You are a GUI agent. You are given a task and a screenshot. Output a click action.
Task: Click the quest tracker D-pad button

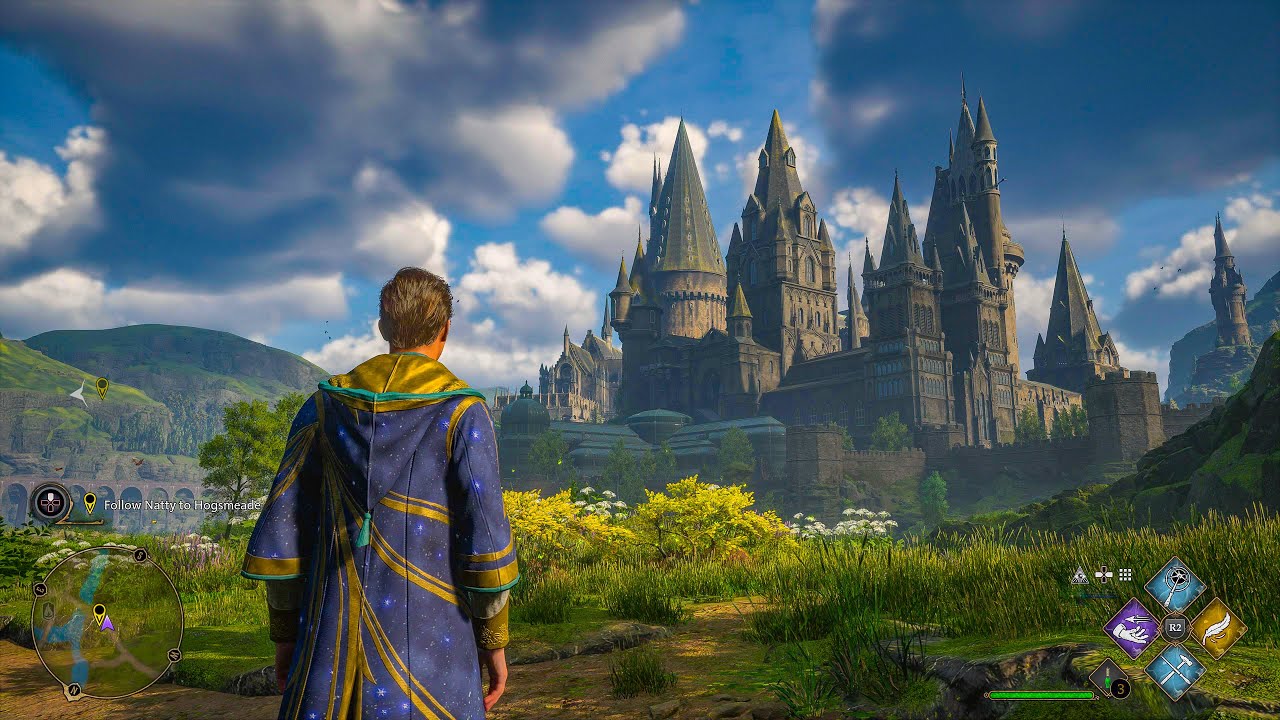point(49,501)
